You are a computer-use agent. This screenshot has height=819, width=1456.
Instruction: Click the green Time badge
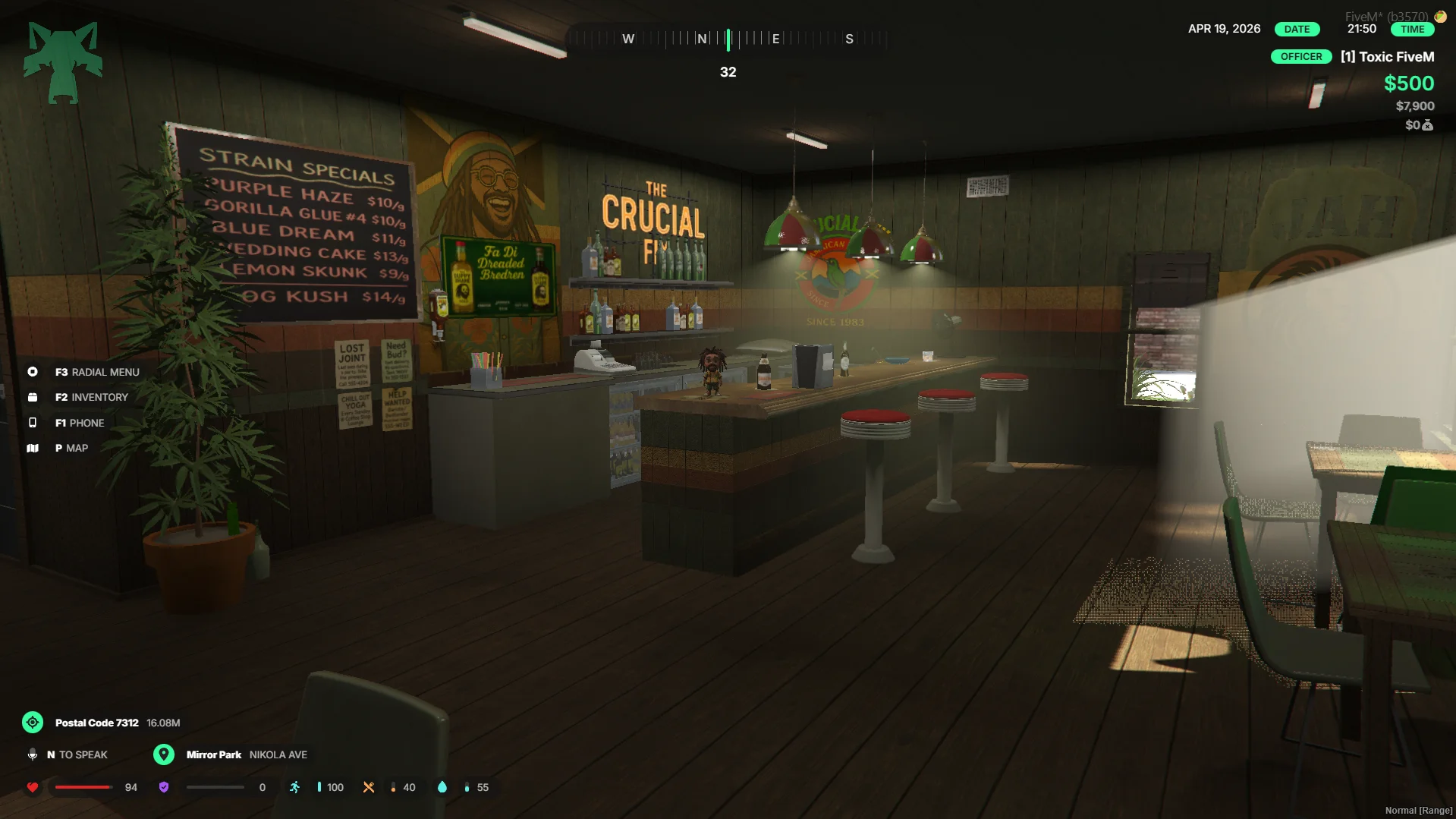coord(1412,29)
